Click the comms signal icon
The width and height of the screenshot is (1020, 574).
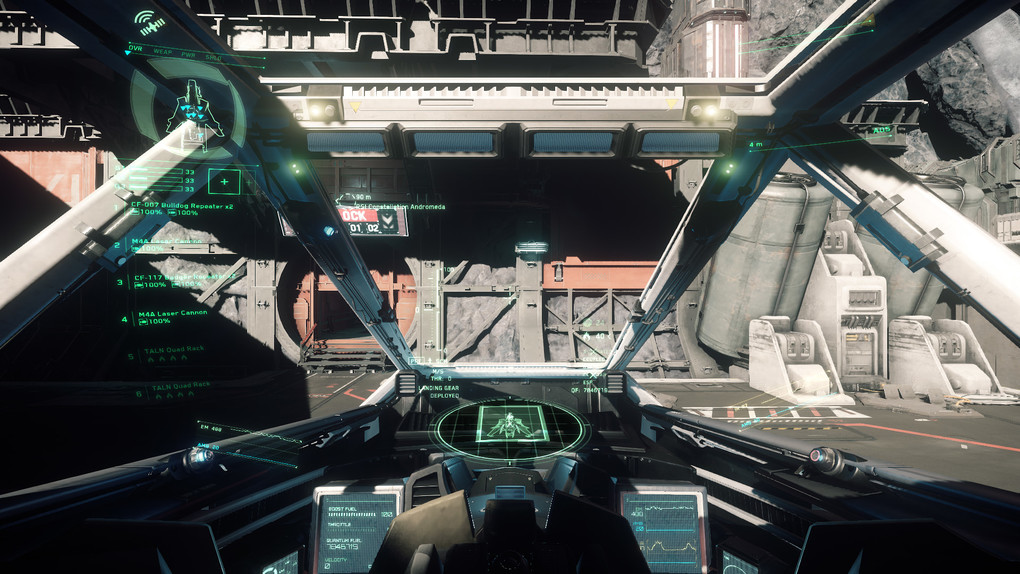coord(151,22)
